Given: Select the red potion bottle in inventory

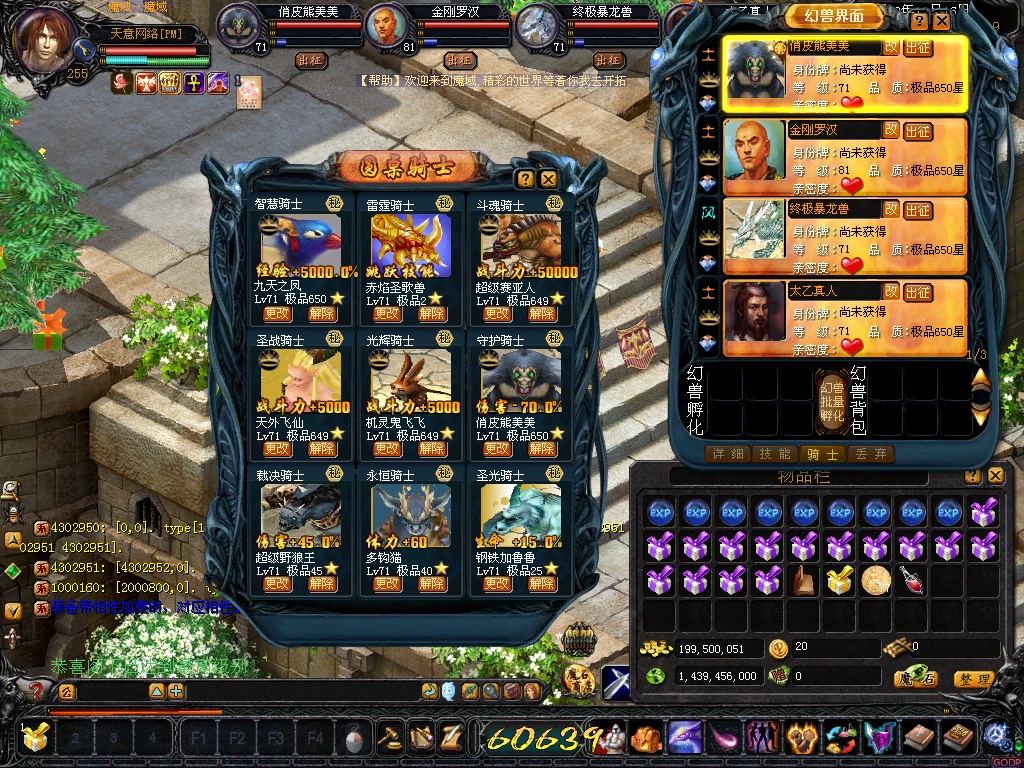Looking at the screenshot, I should tap(911, 579).
